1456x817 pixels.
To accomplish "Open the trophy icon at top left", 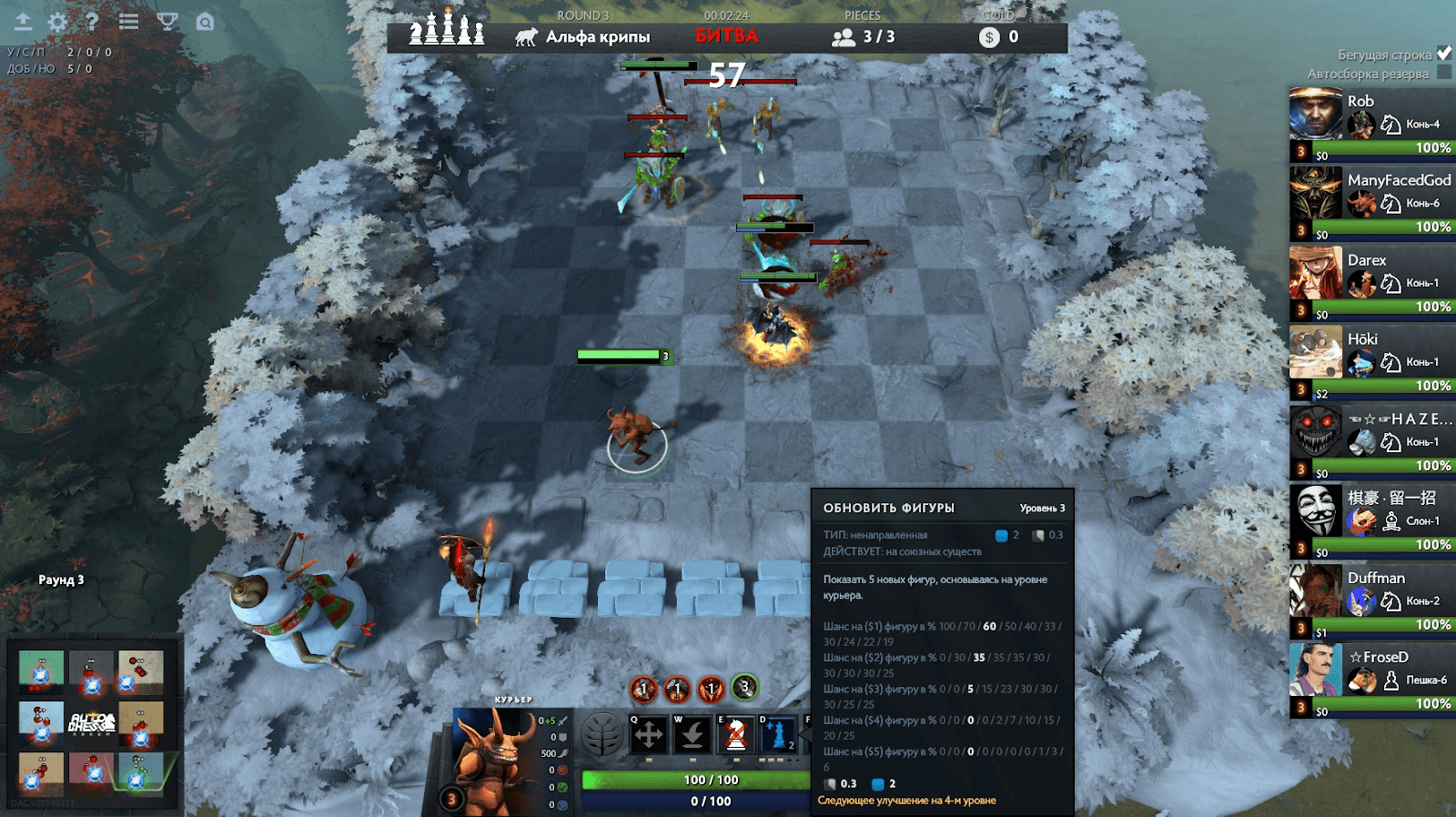I will [x=167, y=21].
